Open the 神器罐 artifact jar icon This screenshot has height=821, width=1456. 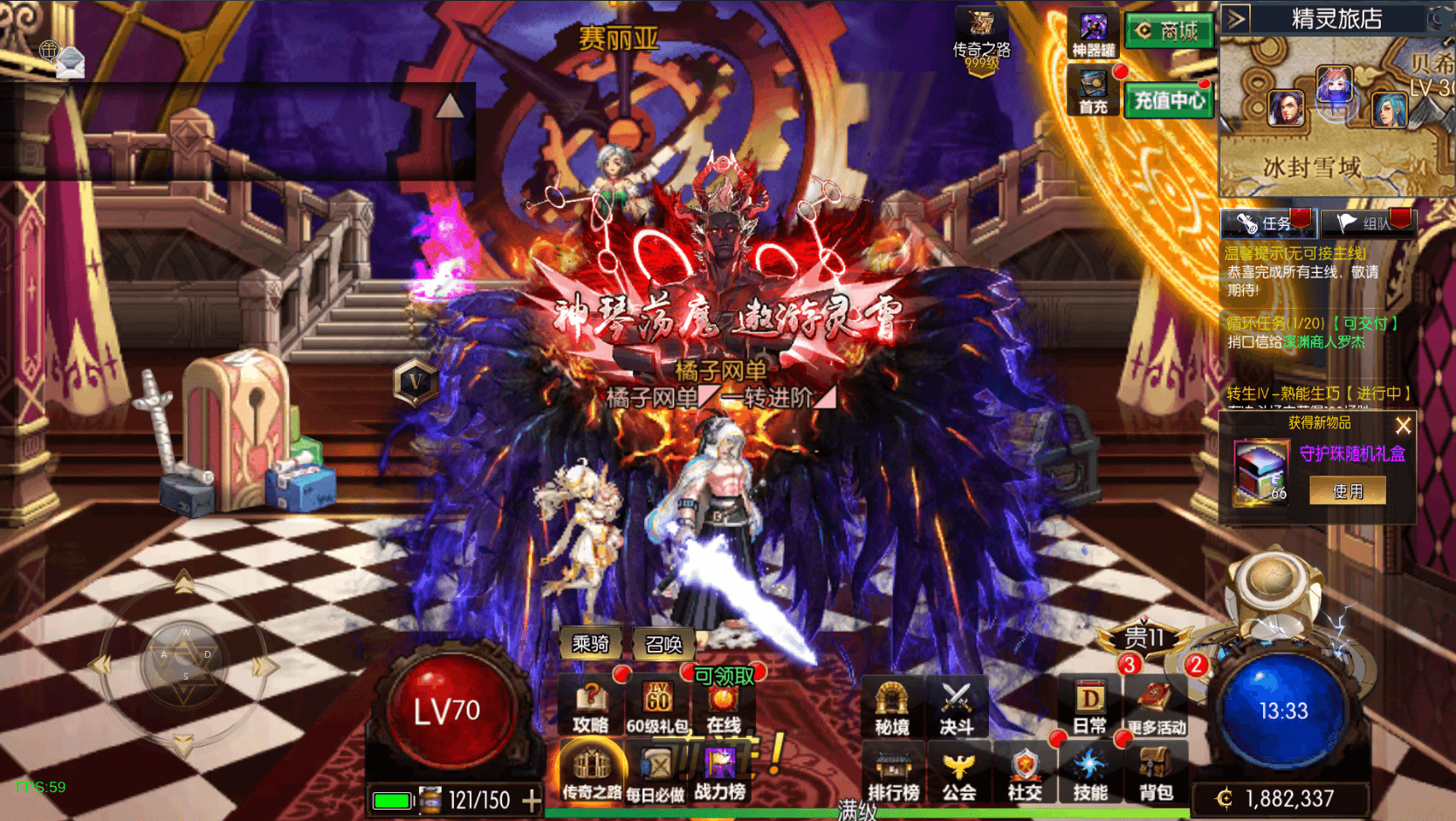[1093, 34]
